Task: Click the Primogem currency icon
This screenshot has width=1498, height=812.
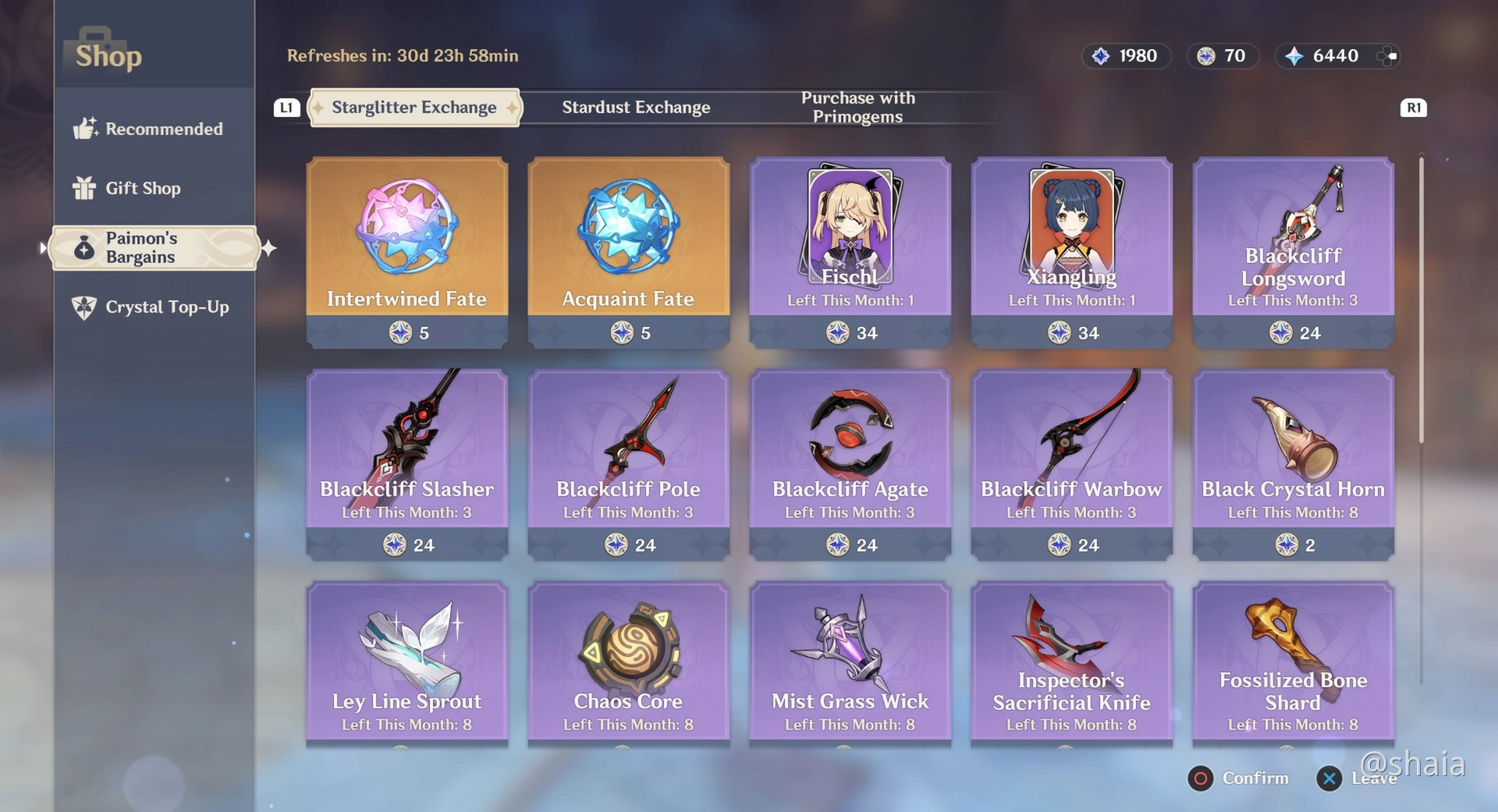Action: click(1295, 55)
